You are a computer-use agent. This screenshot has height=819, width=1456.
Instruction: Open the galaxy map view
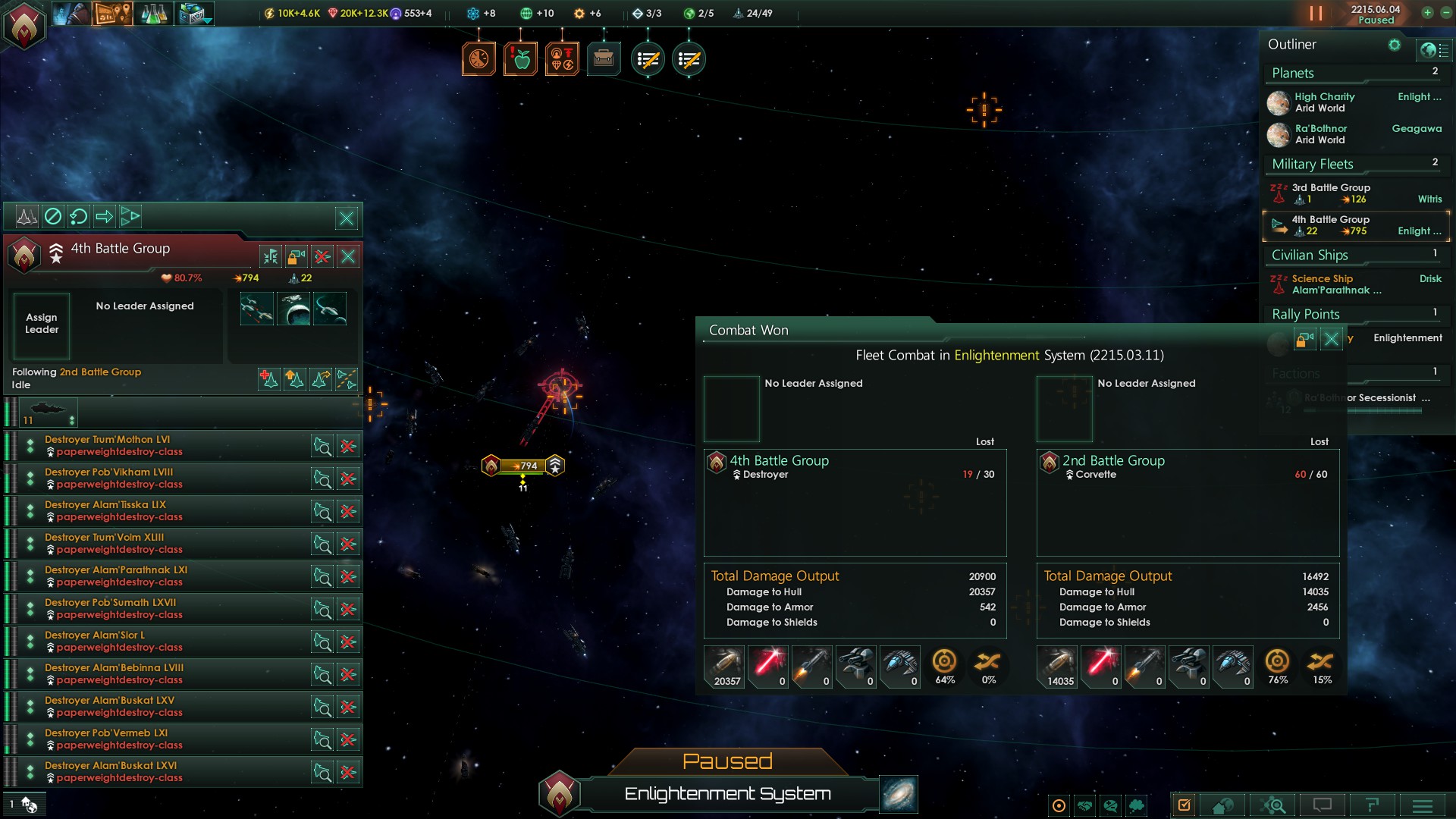[x=899, y=794]
